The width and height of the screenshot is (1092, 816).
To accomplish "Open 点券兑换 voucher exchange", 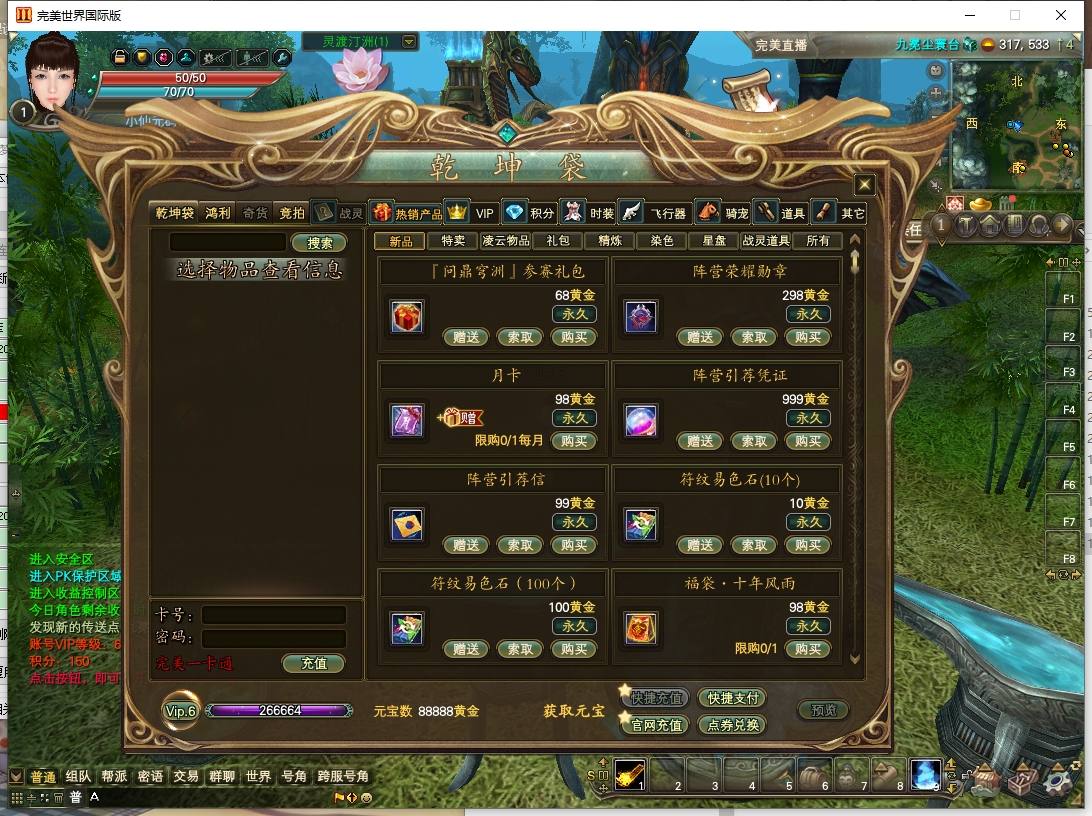I will [x=733, y=725].
